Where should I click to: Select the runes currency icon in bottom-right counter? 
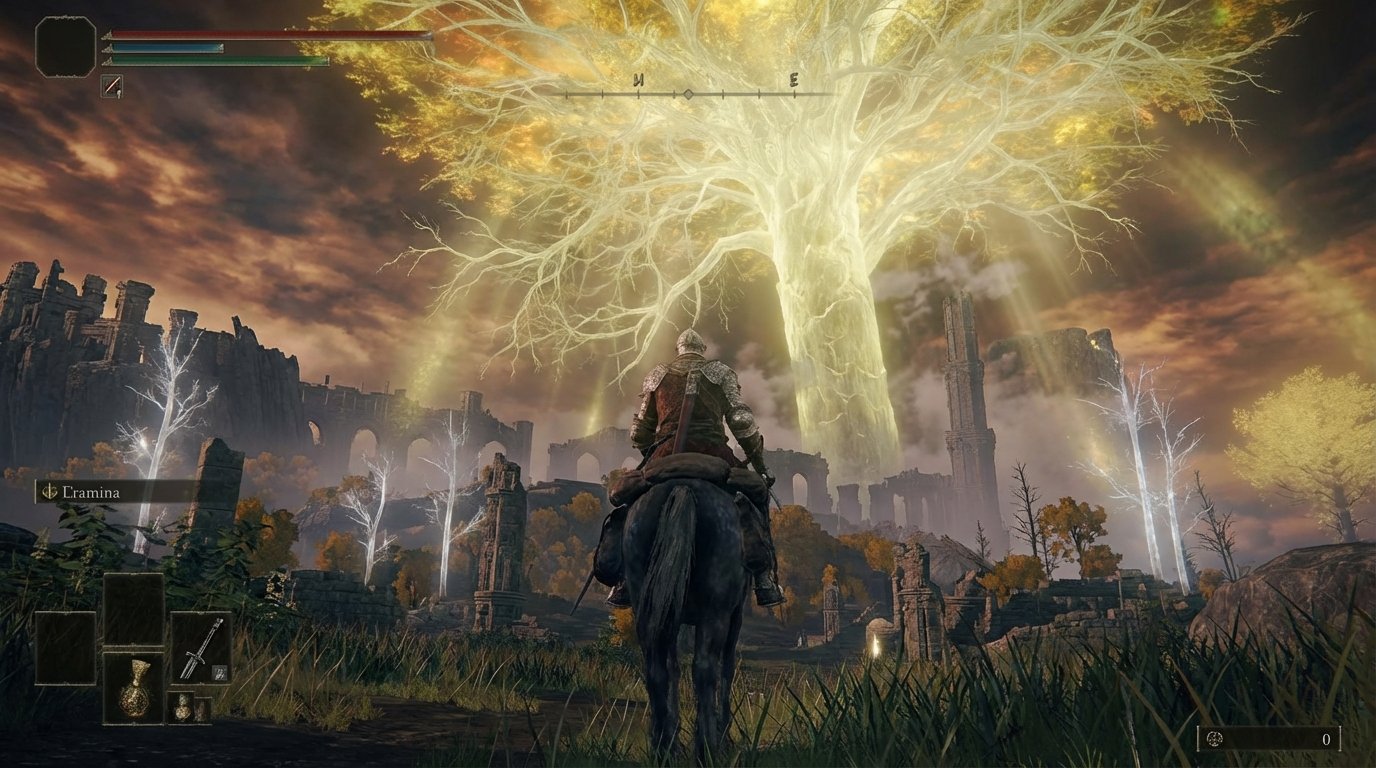coord(1214,738)
